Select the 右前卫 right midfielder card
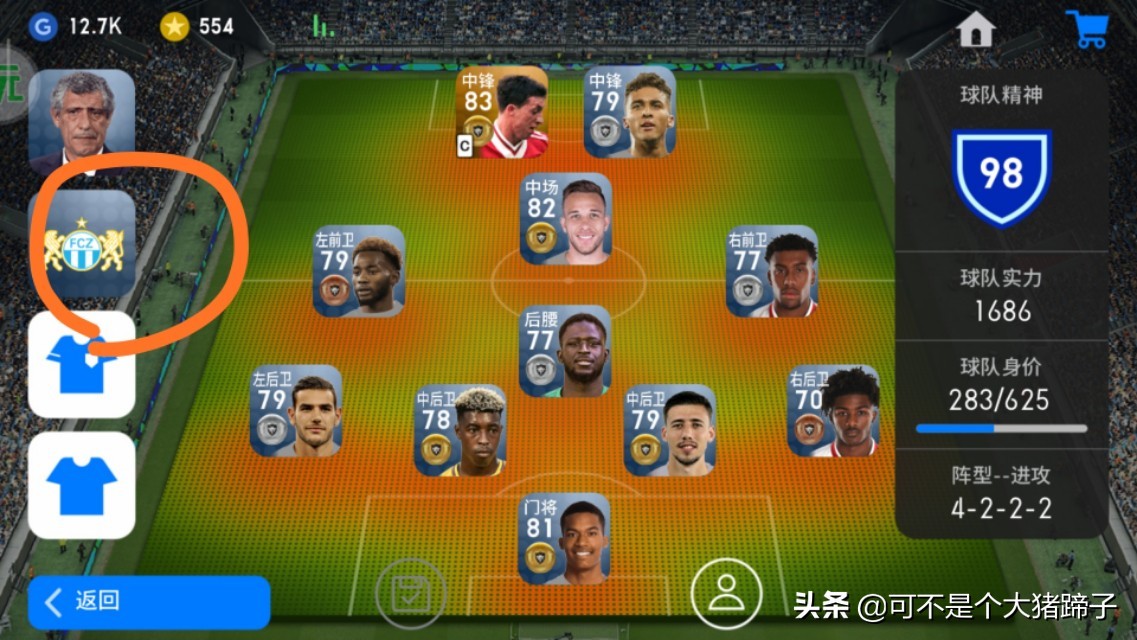The width and height of the screenshot is (1137, 640). coord(772,271)
